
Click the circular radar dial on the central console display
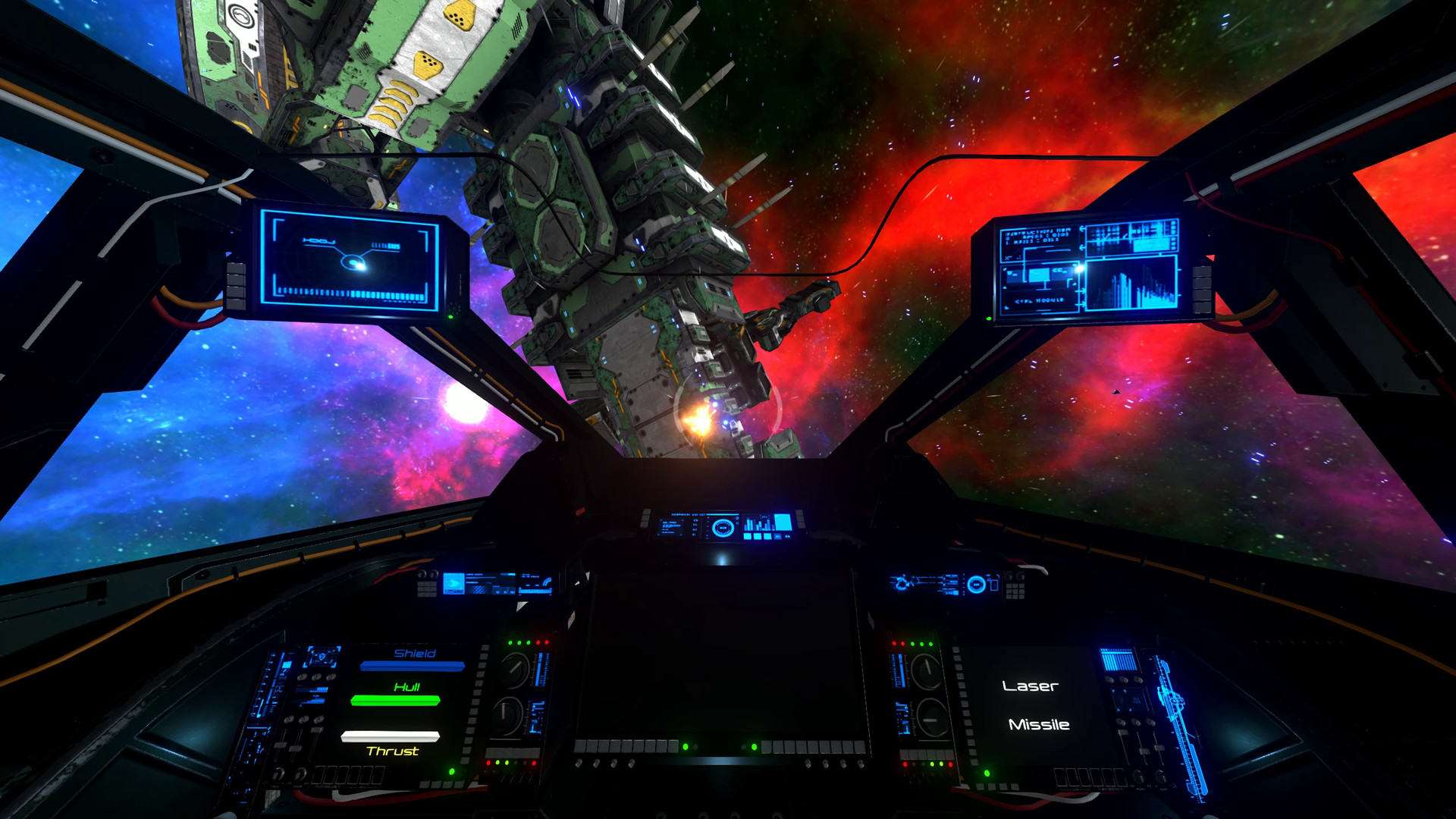tap(723, 528)
